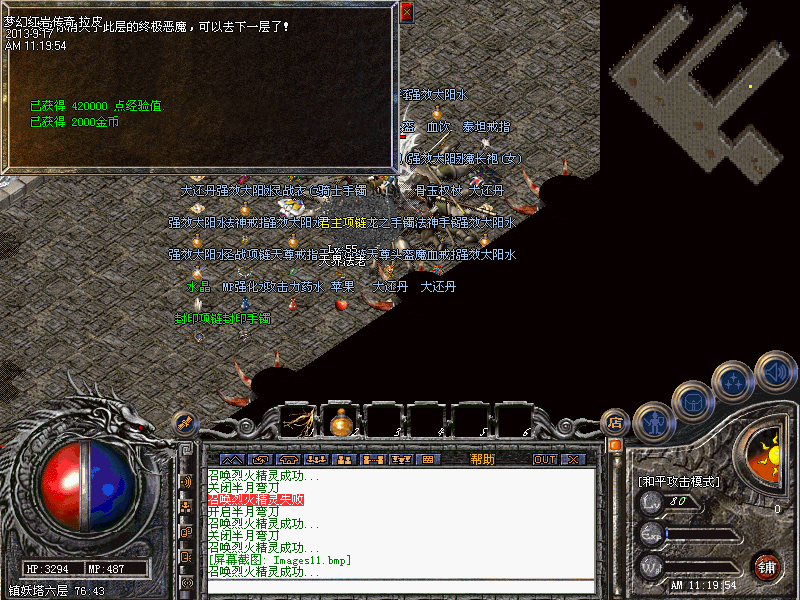The image size is (800, 600).
Task: Open the character status panel
Action: [x=652, y=421]
